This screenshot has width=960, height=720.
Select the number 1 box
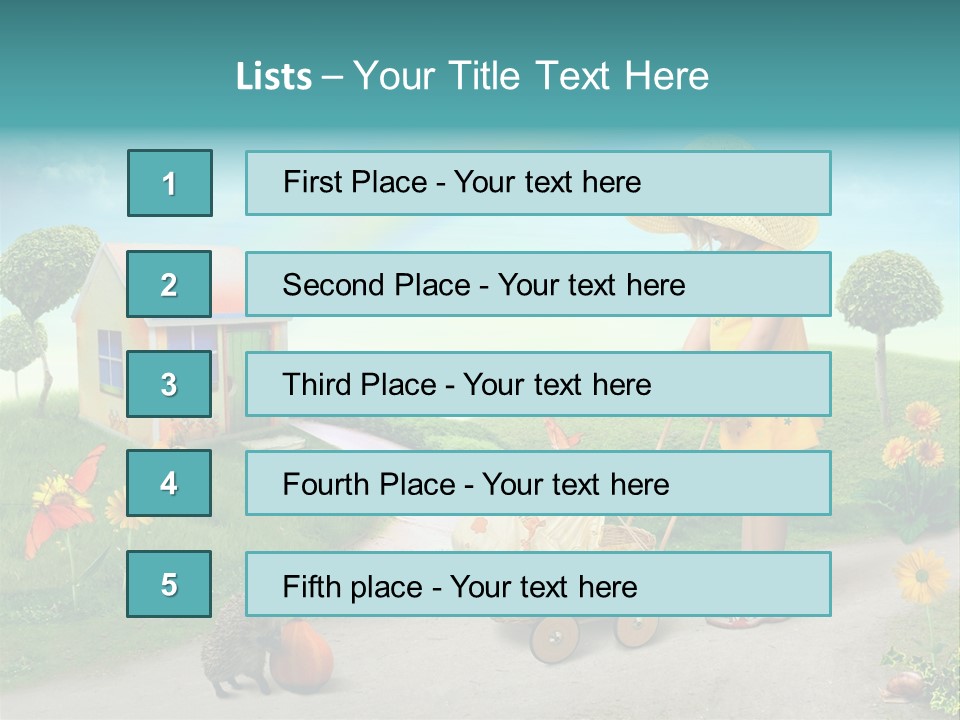[170, 183]
